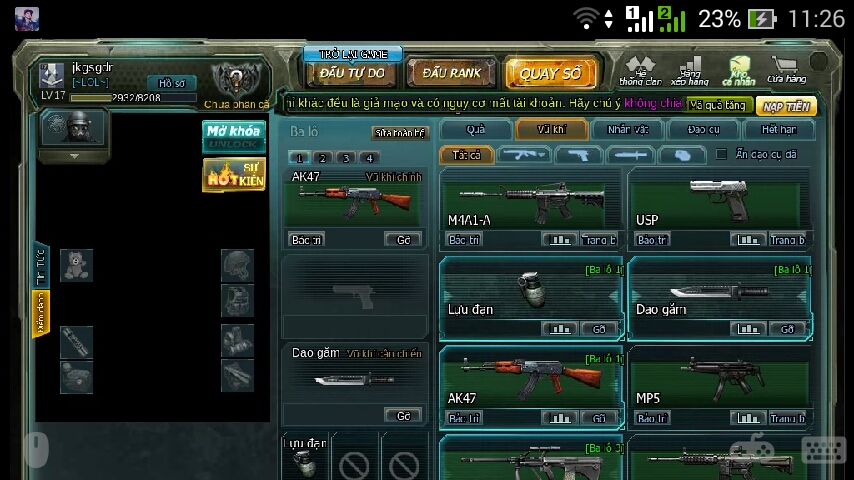Click the Mở khóa Unlock button
Viewport: 854px width, 480px height.
pyautogui.click(x=233, y=136)
